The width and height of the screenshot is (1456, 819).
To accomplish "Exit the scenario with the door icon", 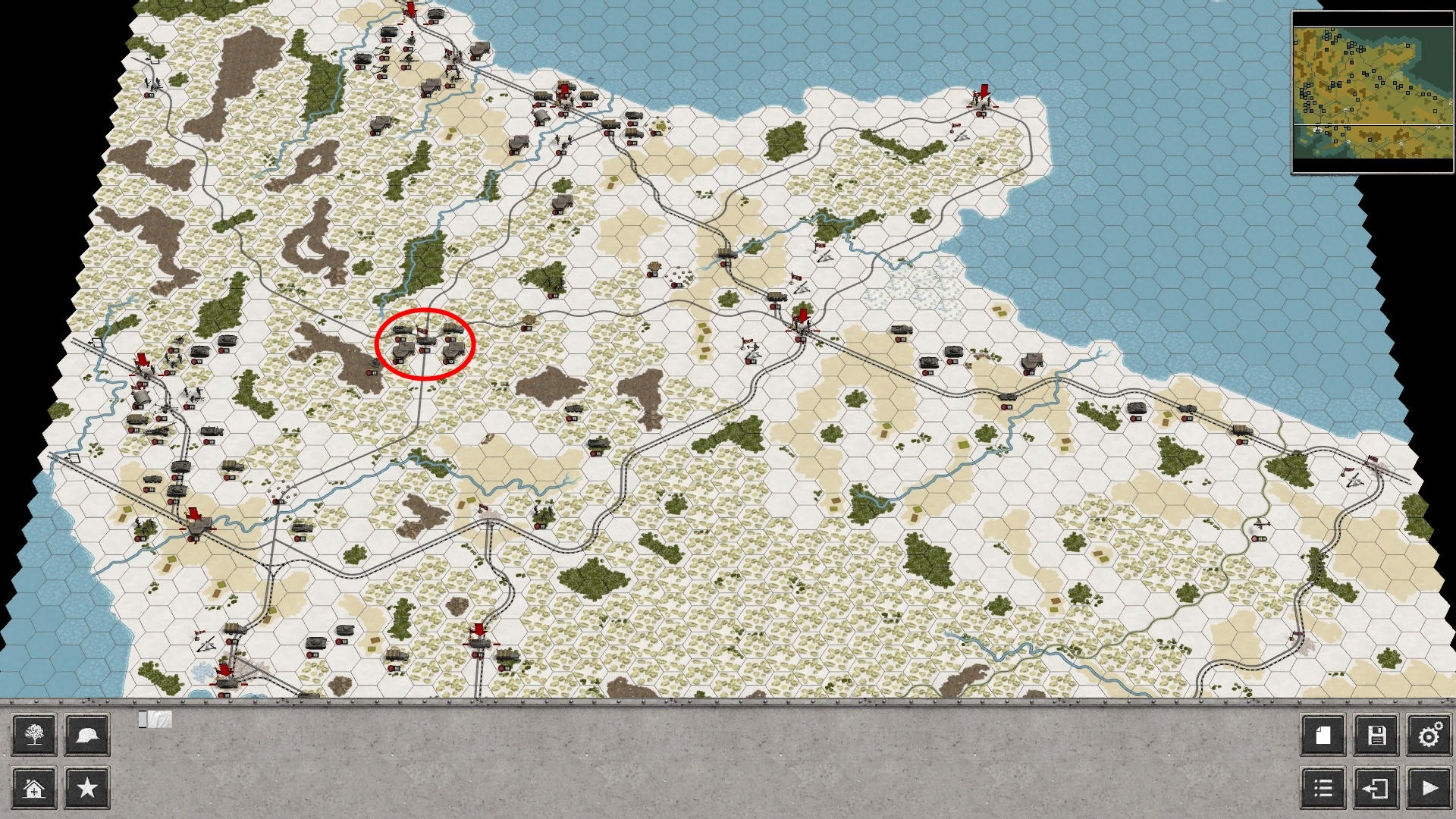I will pos(1376,787).
